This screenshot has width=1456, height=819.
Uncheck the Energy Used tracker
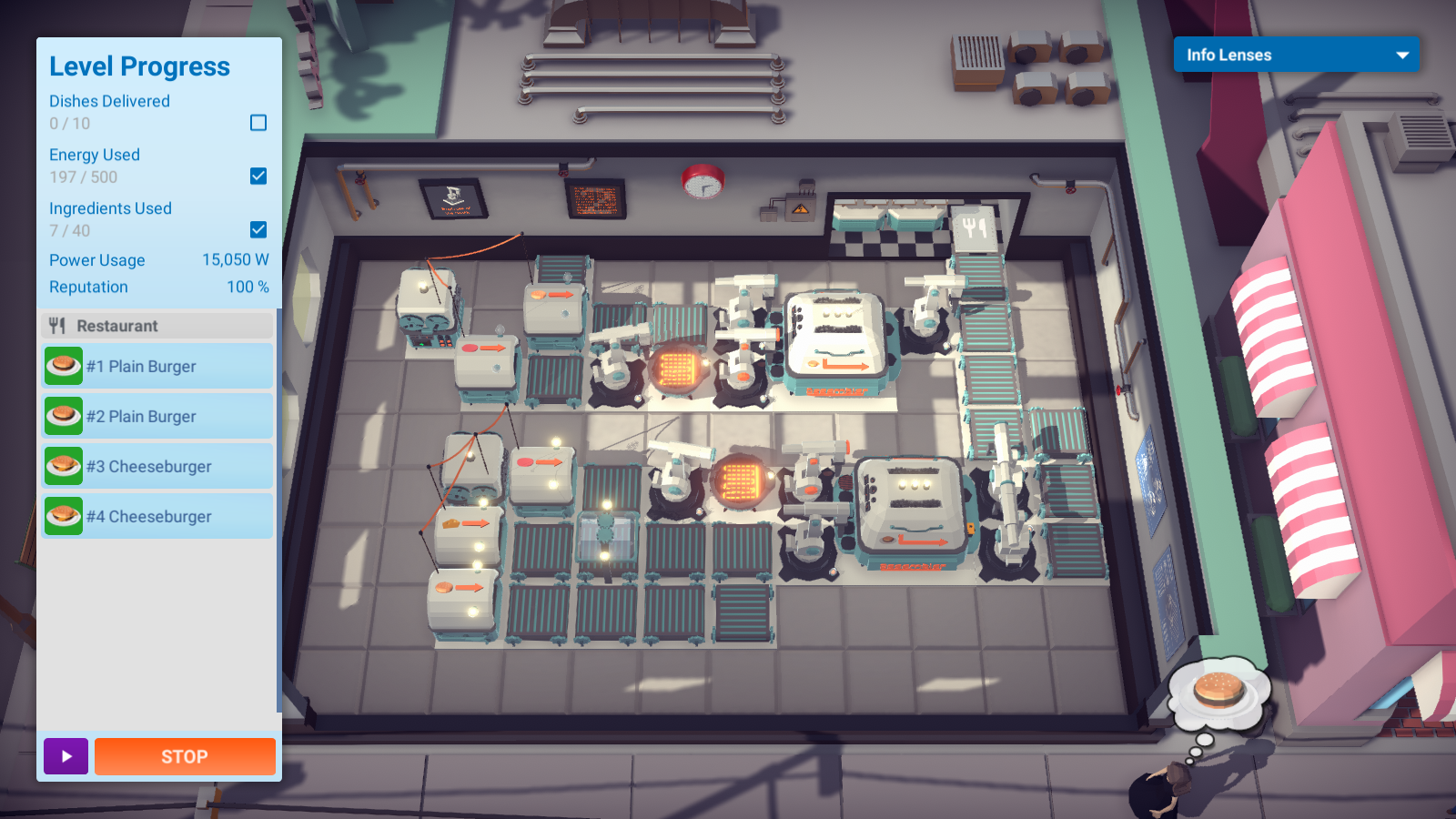click(260, 177)
